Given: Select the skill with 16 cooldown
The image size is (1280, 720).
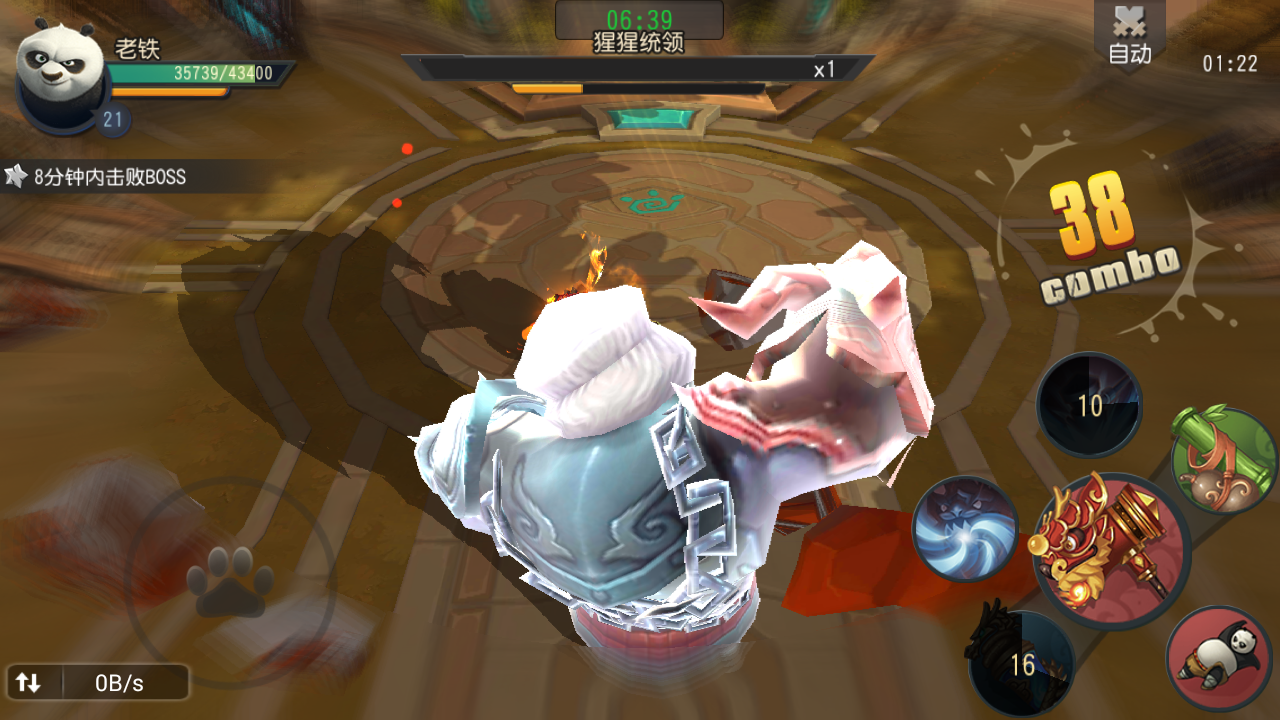Looking at the screenshot, I should click(x=1022, y=664).
